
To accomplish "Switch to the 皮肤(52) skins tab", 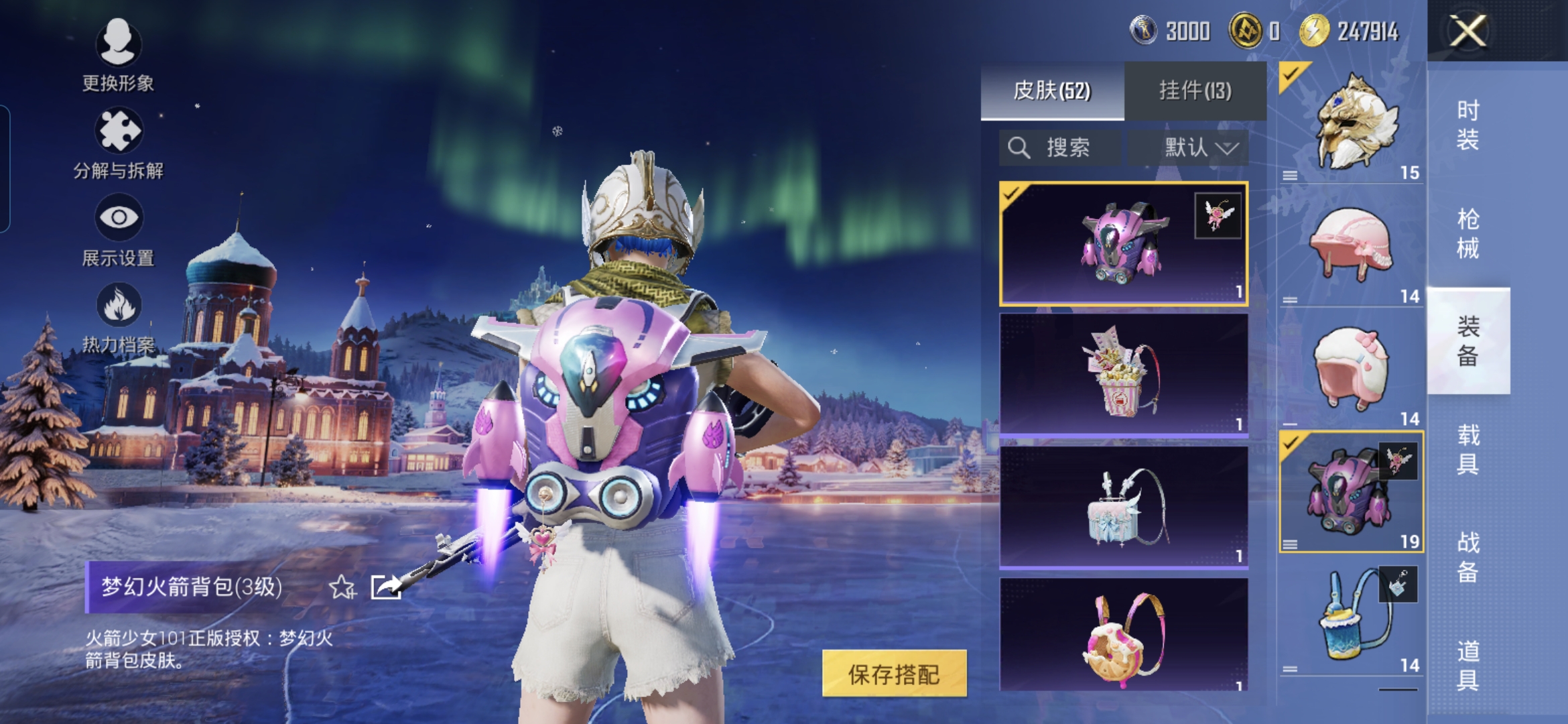I will pos(1052,90).
